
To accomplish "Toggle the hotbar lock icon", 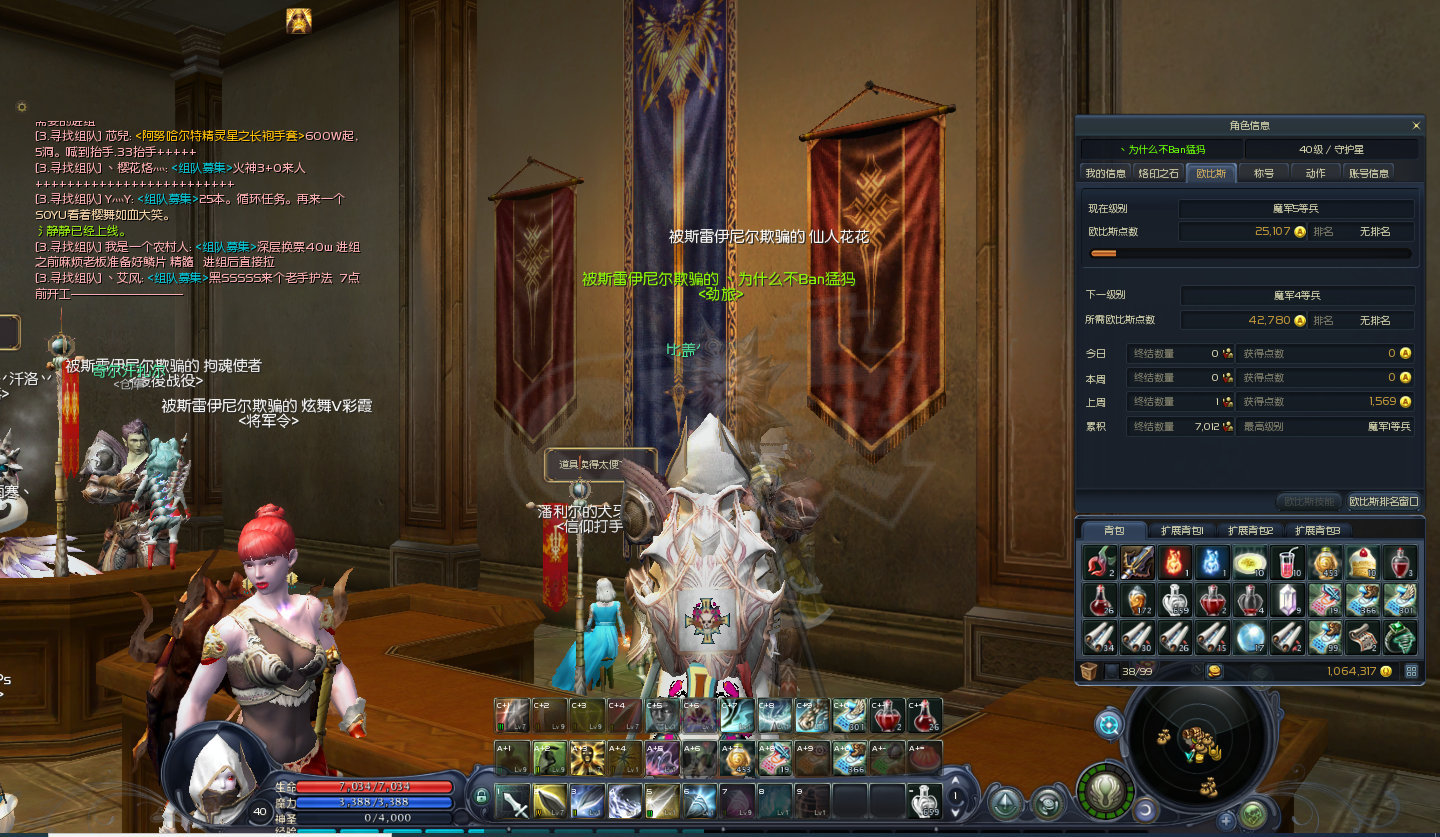I will pyautogui.click(x=481, y=797).
